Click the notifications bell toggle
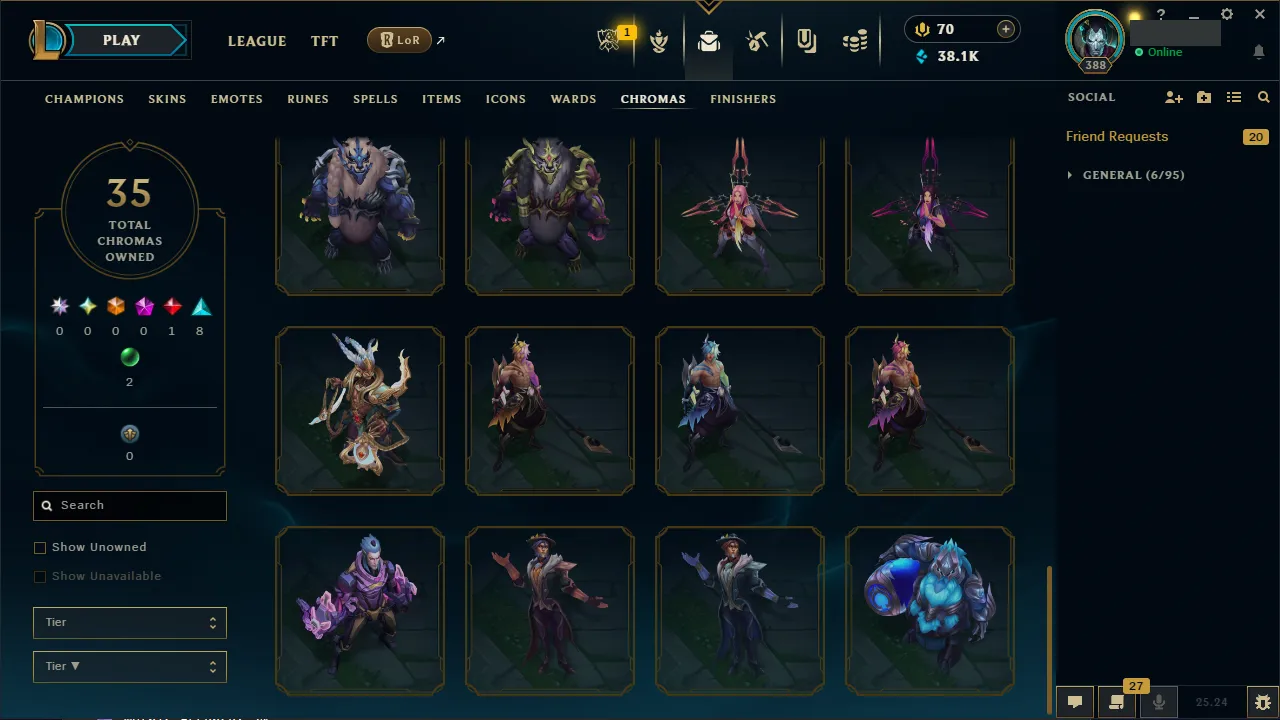 tap(1258, 52)
